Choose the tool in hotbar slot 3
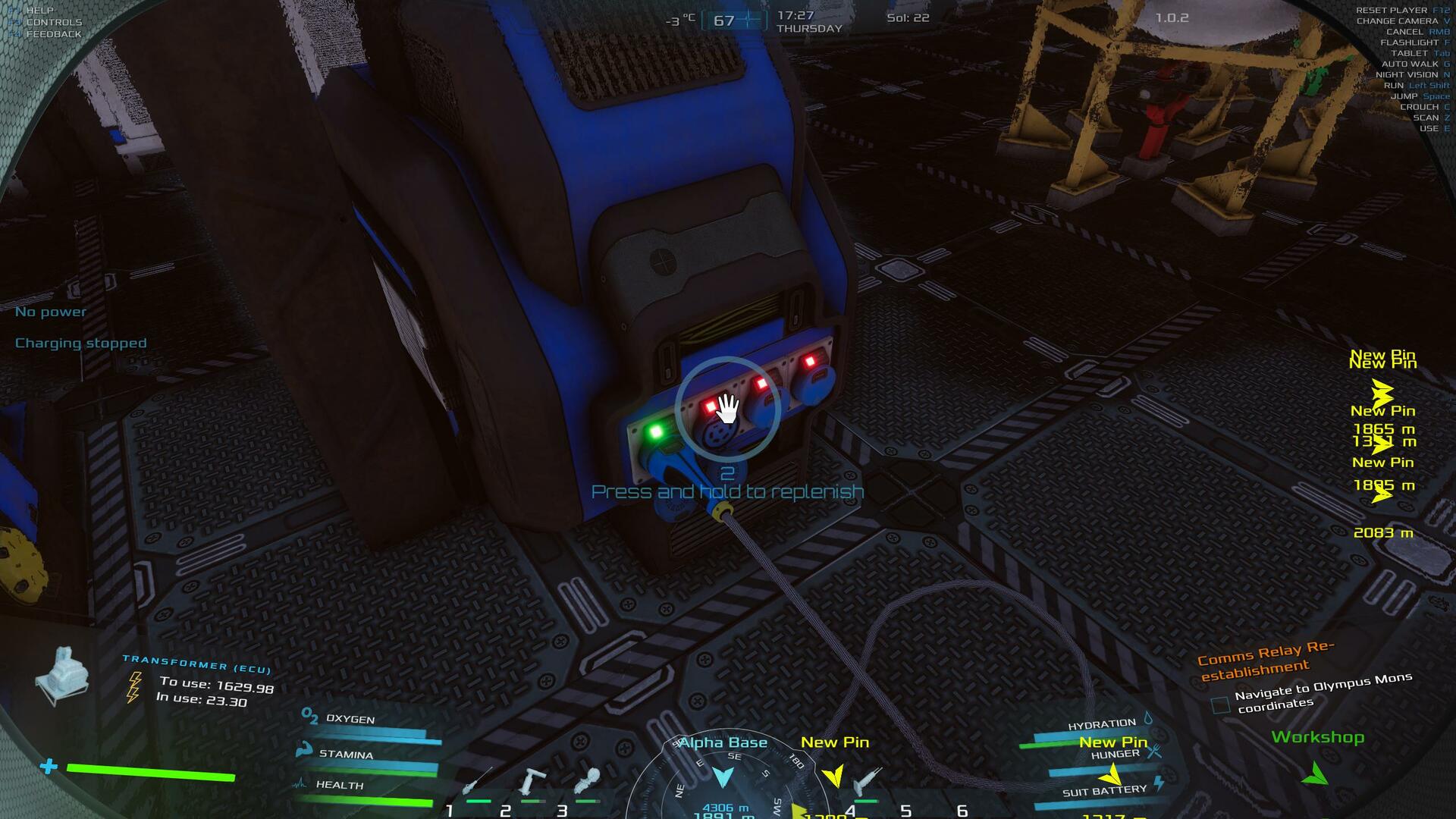1456x819 pixels. [587, 781]
